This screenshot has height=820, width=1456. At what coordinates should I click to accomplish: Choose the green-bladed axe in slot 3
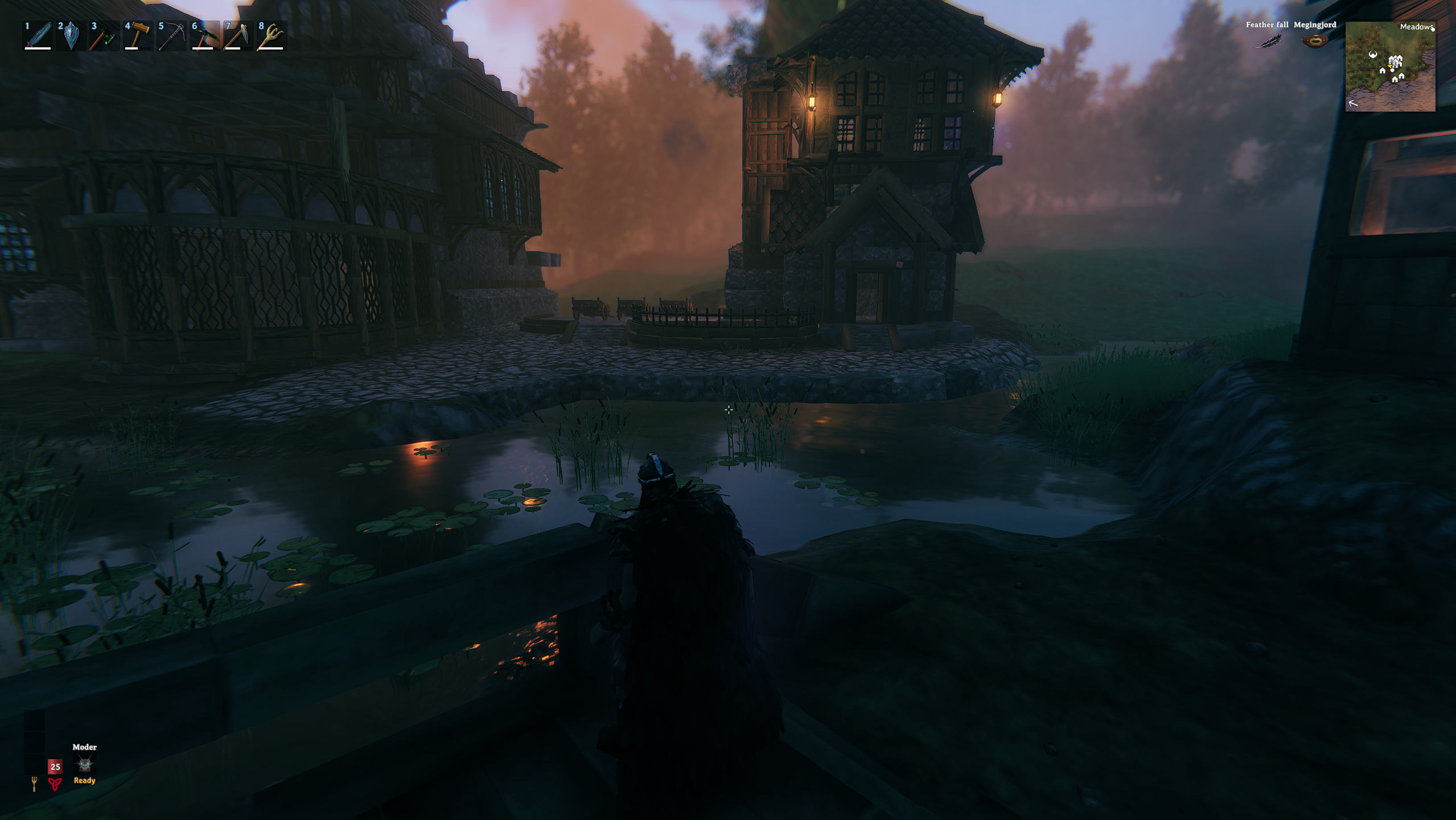(104, 36)
